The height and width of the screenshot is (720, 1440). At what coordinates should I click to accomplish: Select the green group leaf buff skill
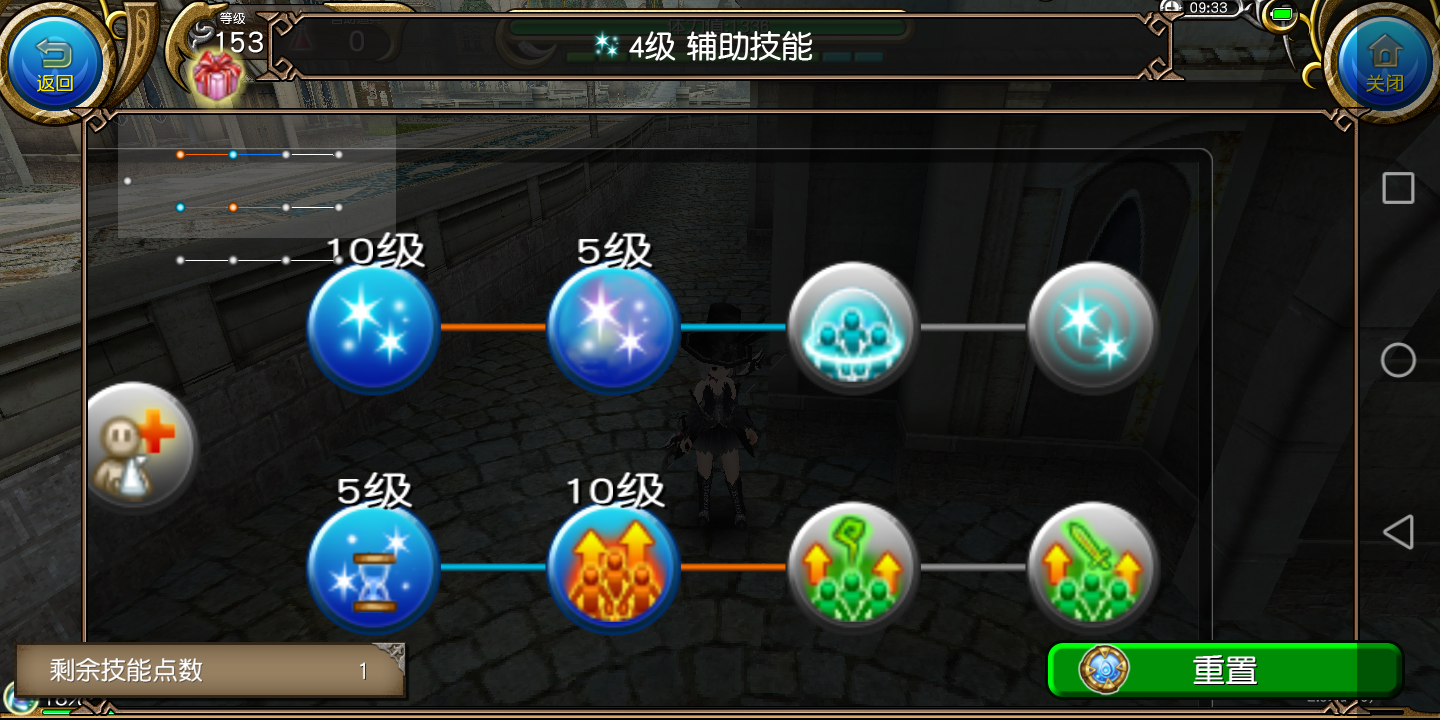[x=853, y=567]
